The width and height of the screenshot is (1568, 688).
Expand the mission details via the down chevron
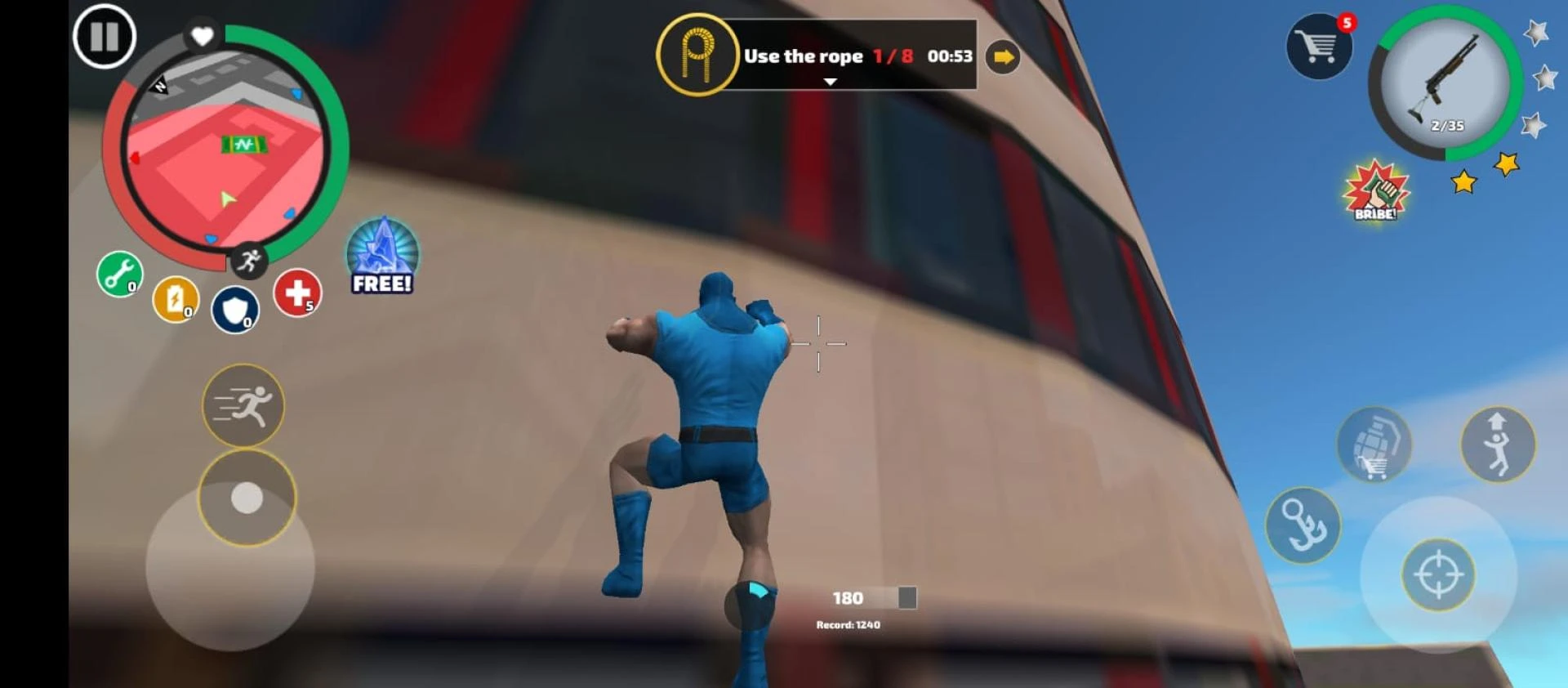[x=831, y=82]
